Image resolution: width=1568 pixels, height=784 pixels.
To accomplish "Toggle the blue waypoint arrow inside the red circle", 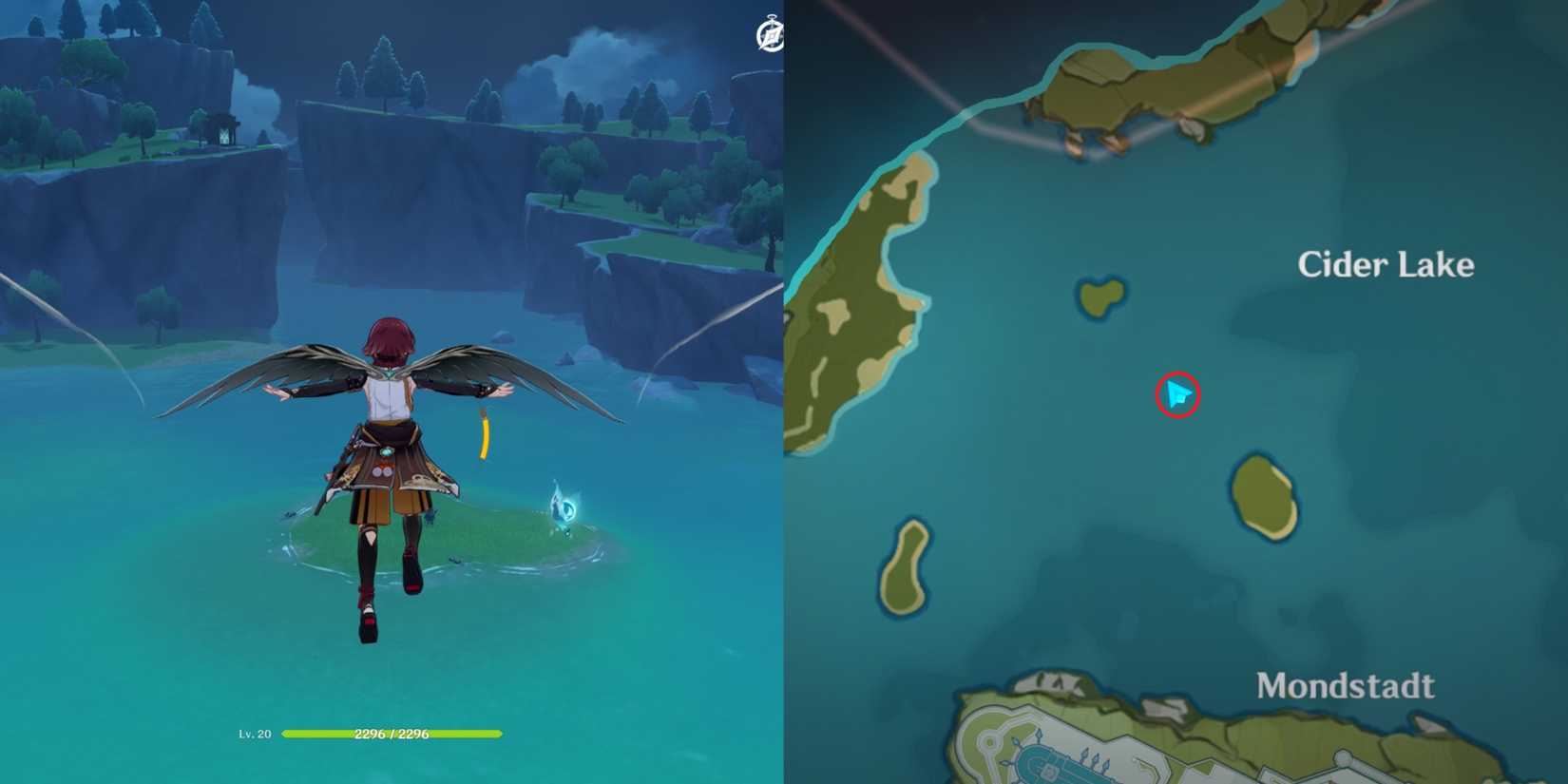I will [1176, 393].
